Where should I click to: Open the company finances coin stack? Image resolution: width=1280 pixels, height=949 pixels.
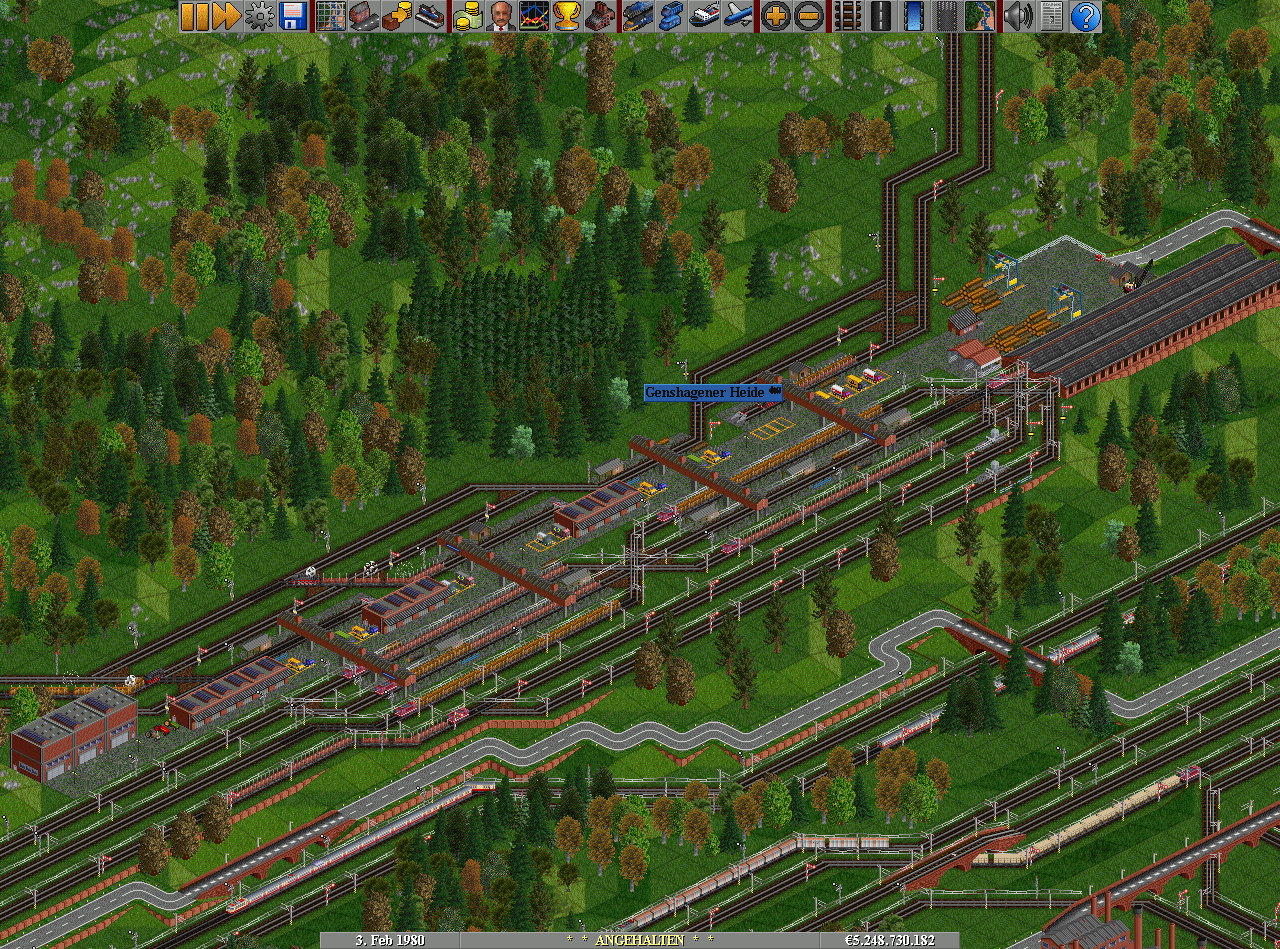pos(467,16)
